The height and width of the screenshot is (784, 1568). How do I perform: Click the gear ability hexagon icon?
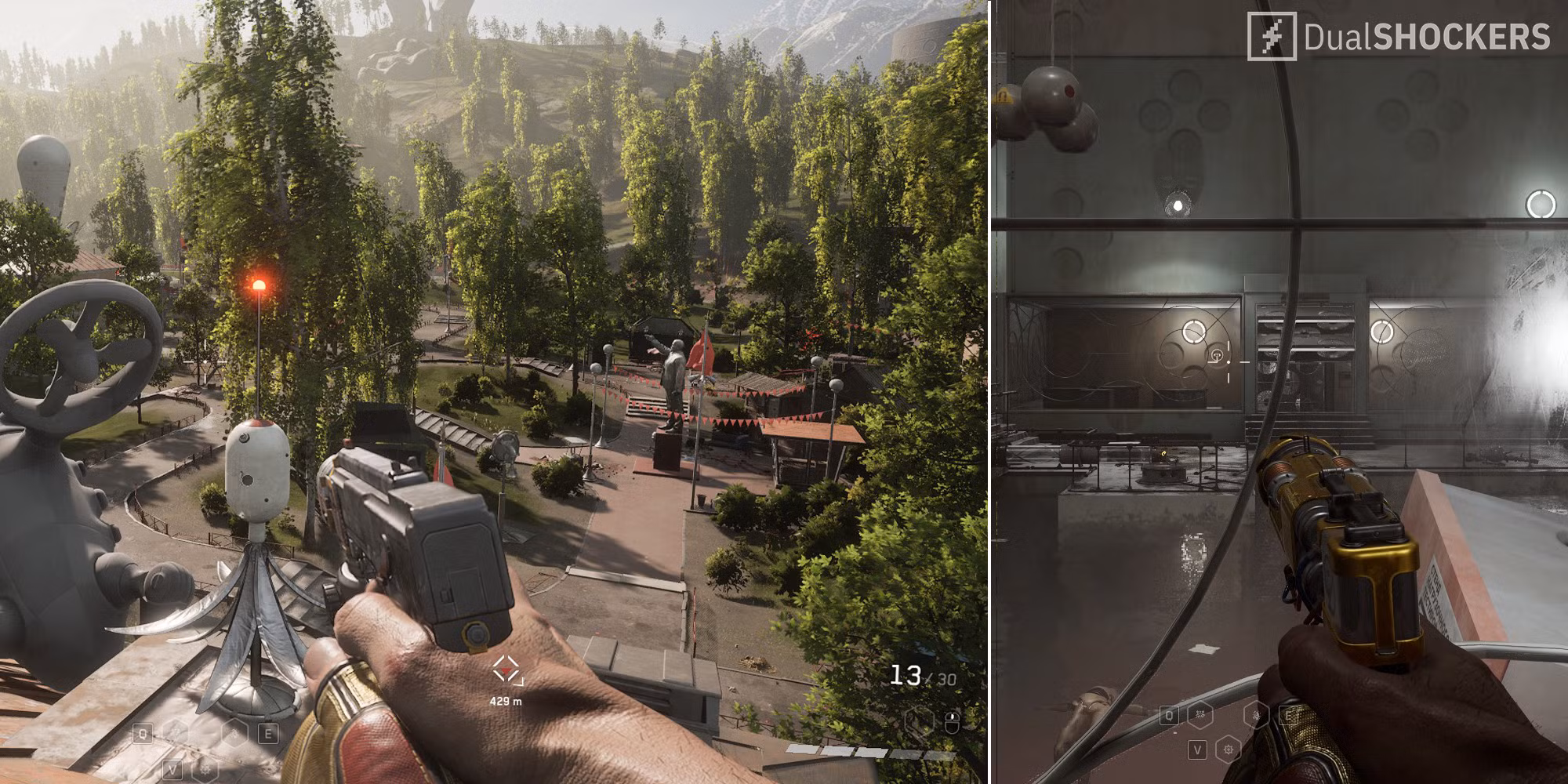click(x=205, y=768)
